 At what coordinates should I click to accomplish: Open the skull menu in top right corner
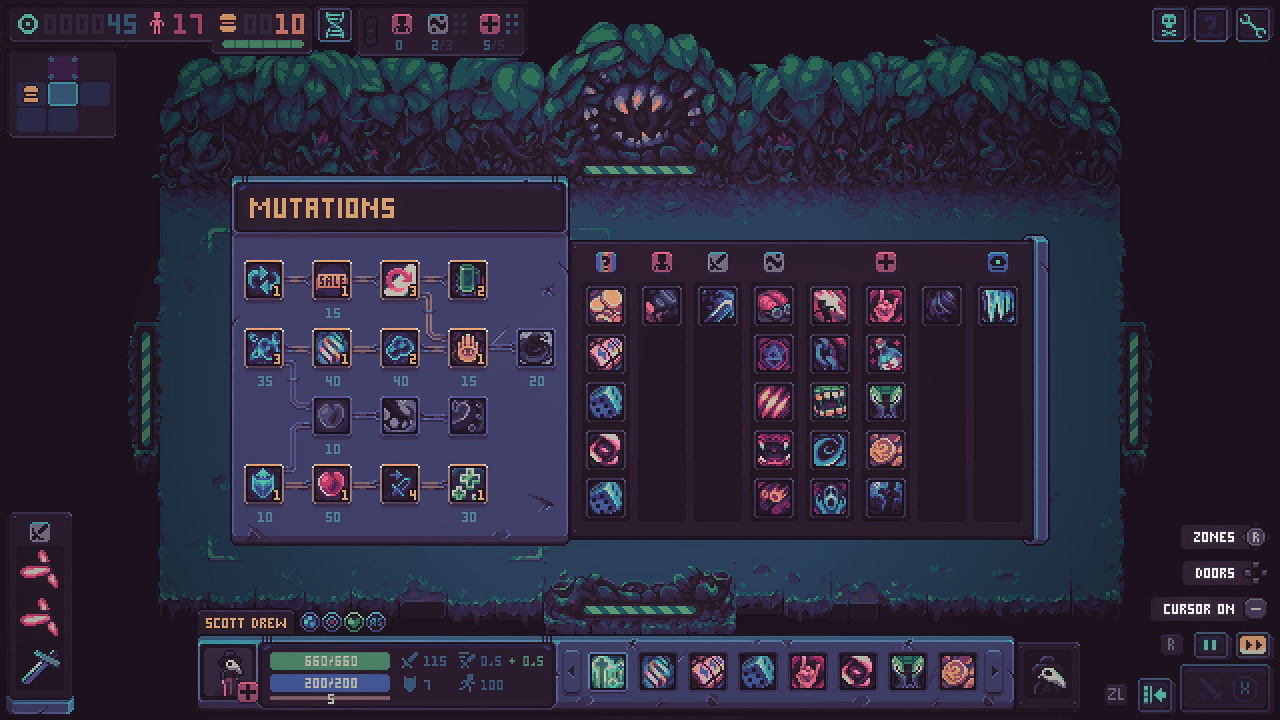click(1170, 25)
